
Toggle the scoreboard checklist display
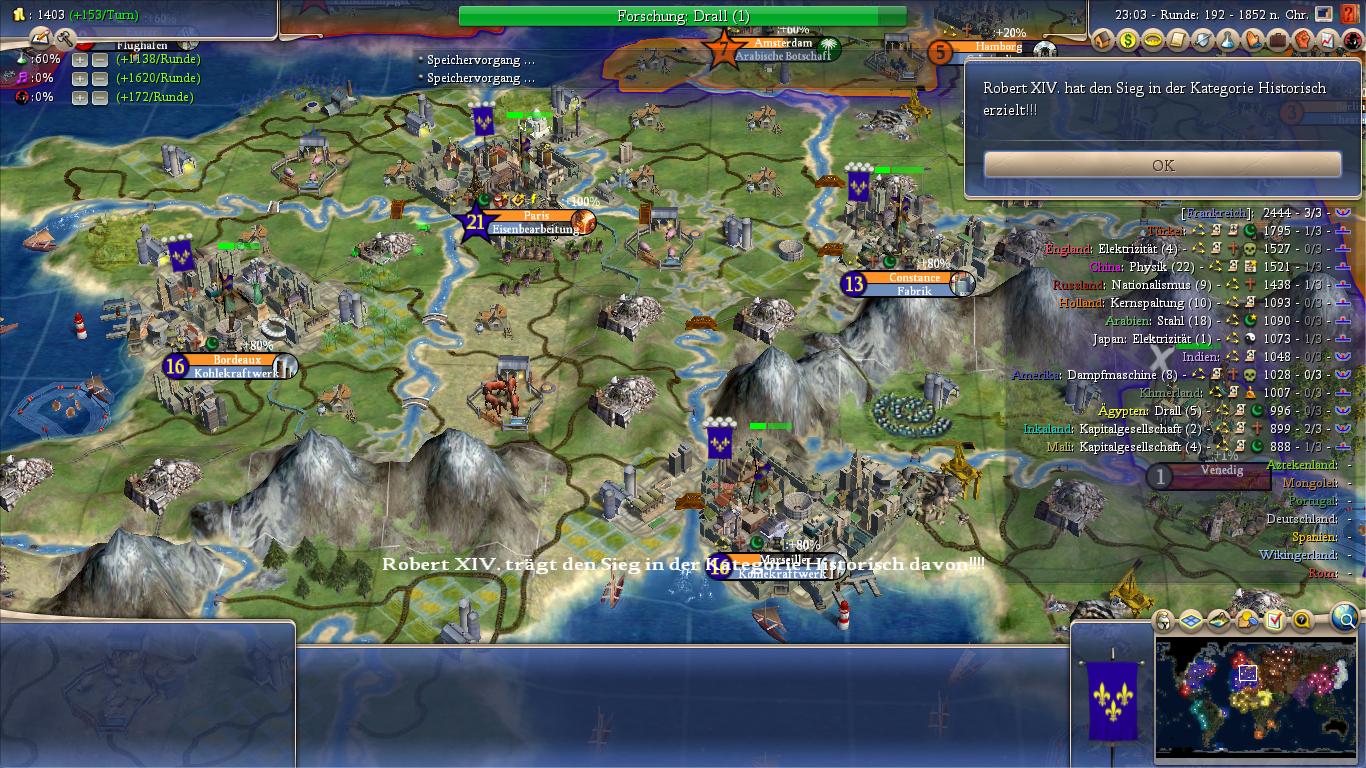tap(1275, 620)
